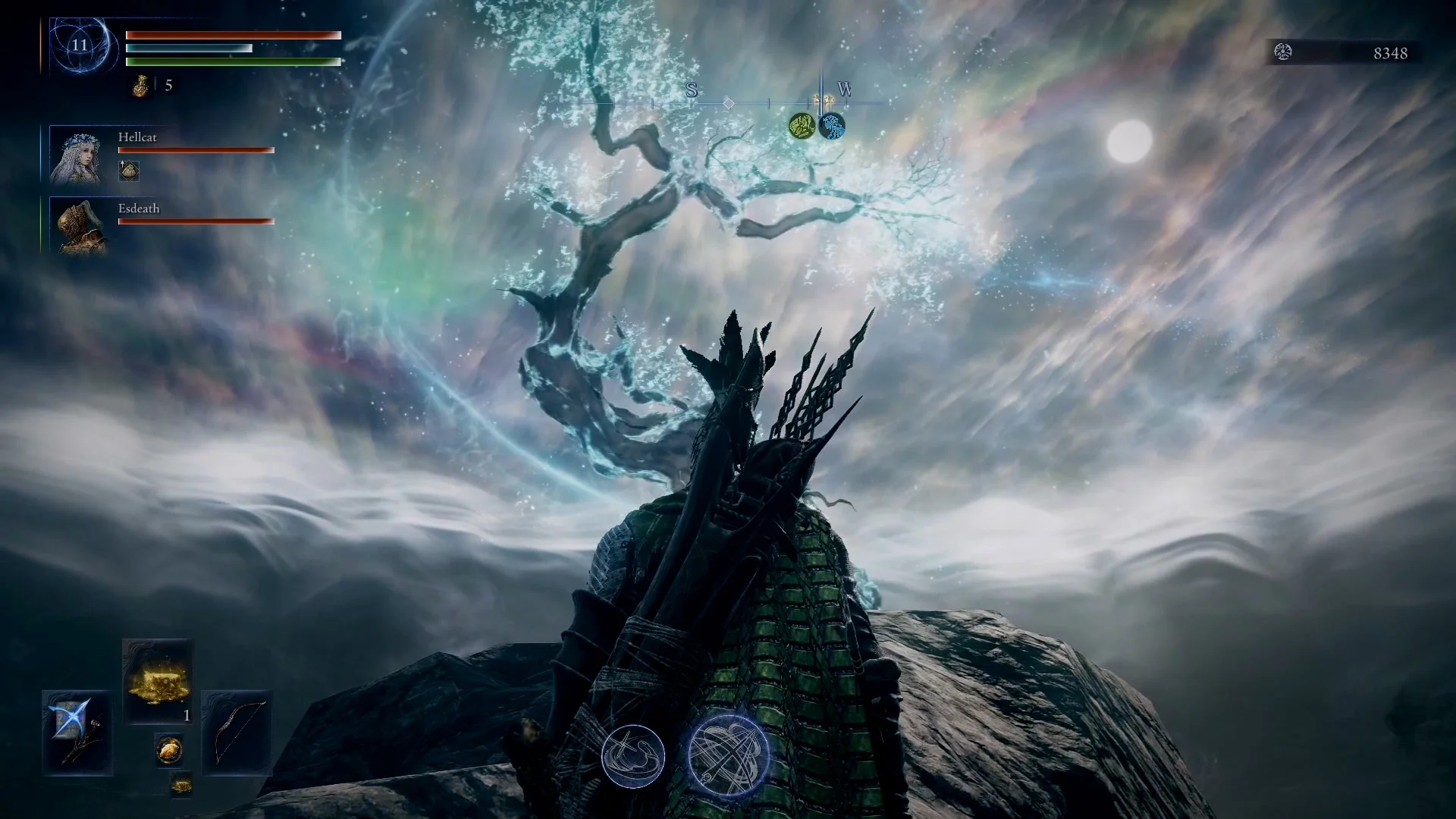Pick the smallest gold pile queue slot
Viewport: 1456px width, 819px height.
click(180, 785)
